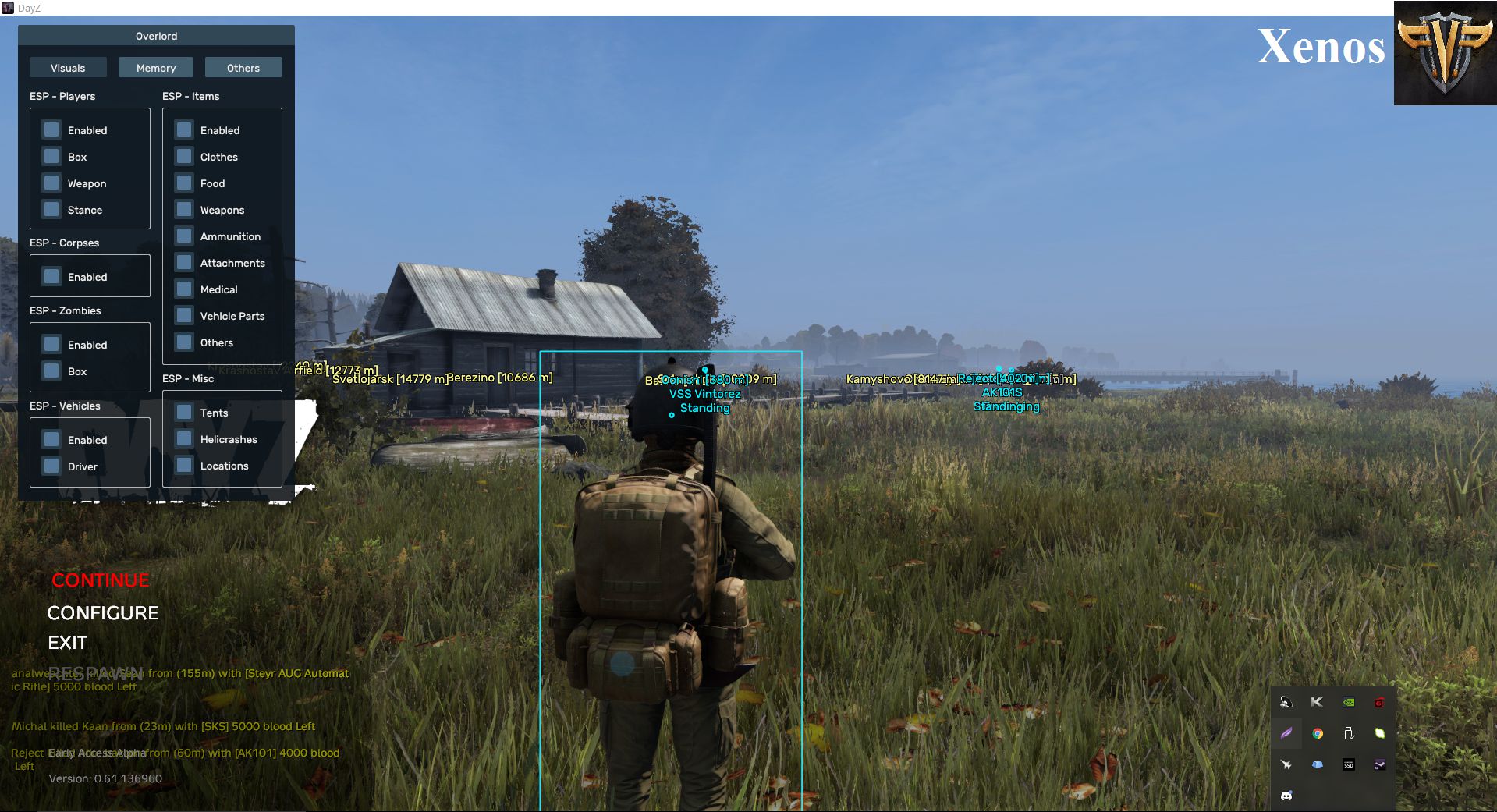Image resolution: width=1497 pixels, height=812 pixels.
Task: Launch Google Chrome from the system tray
Action: click(1317, 733)
